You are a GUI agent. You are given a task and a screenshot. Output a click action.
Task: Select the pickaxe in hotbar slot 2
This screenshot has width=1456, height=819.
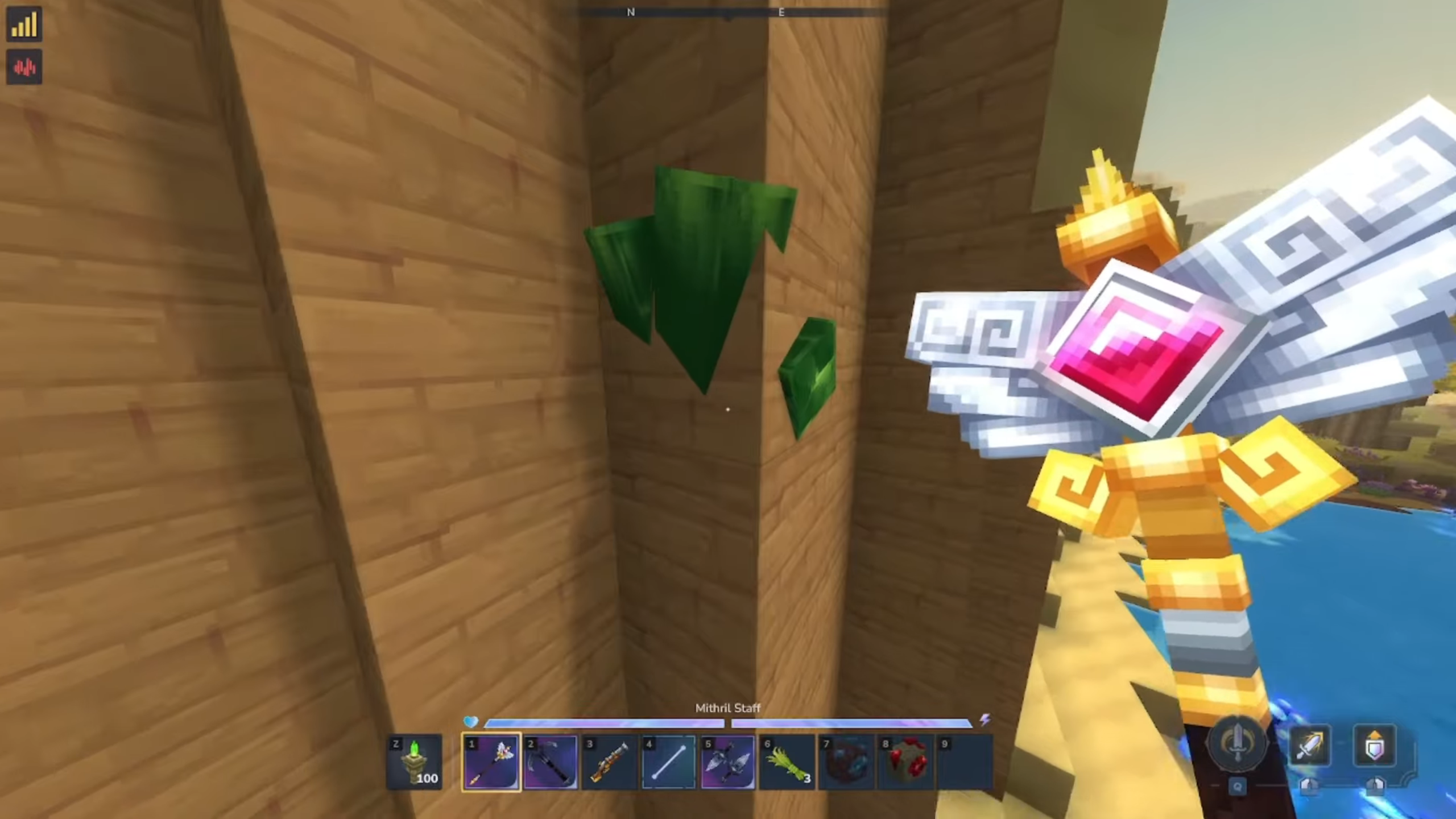pyautogui.click(x=549, y=762)
